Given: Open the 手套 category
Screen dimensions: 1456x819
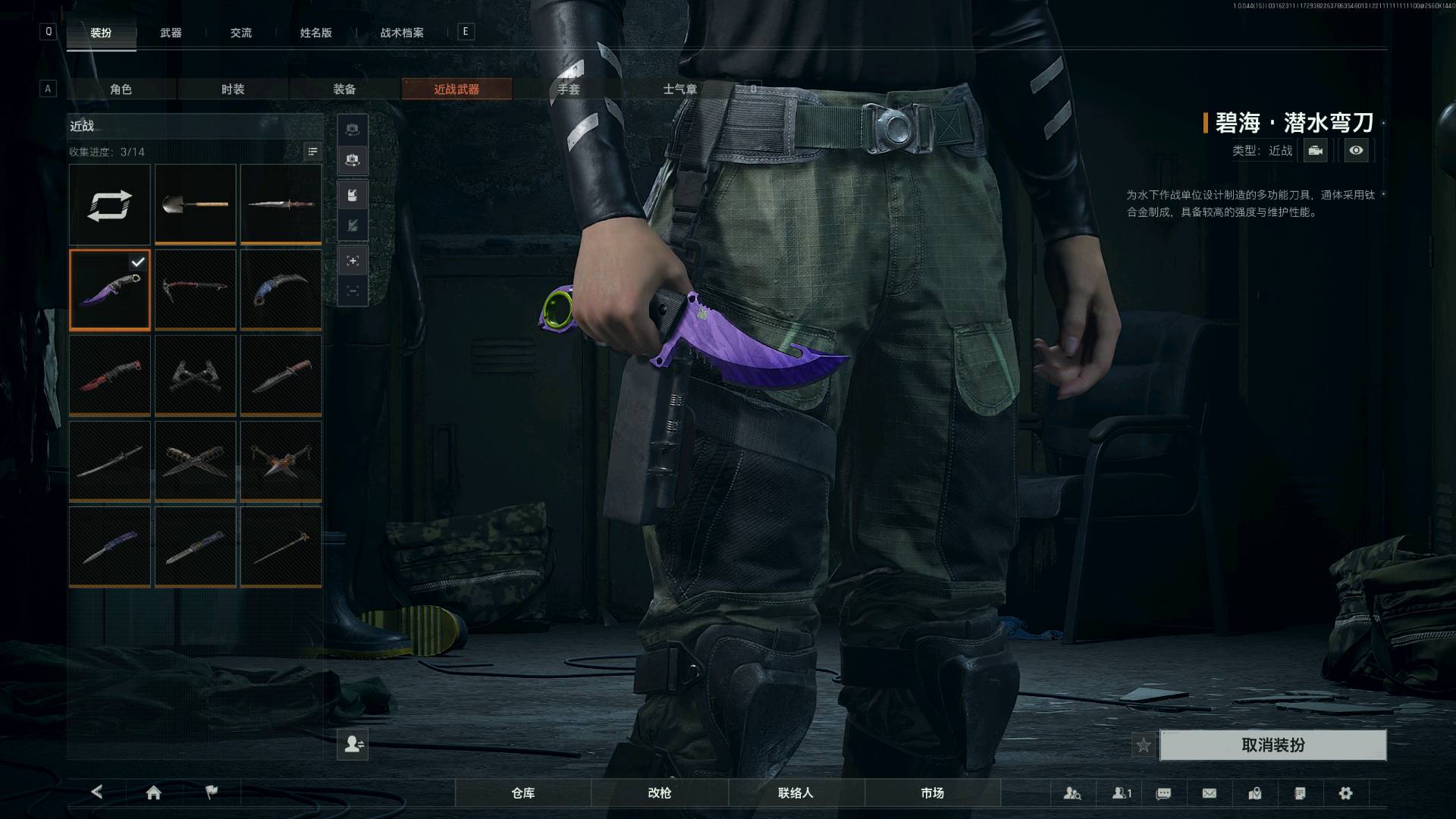Looking at the screenshot, I should (x=568, y=89).
